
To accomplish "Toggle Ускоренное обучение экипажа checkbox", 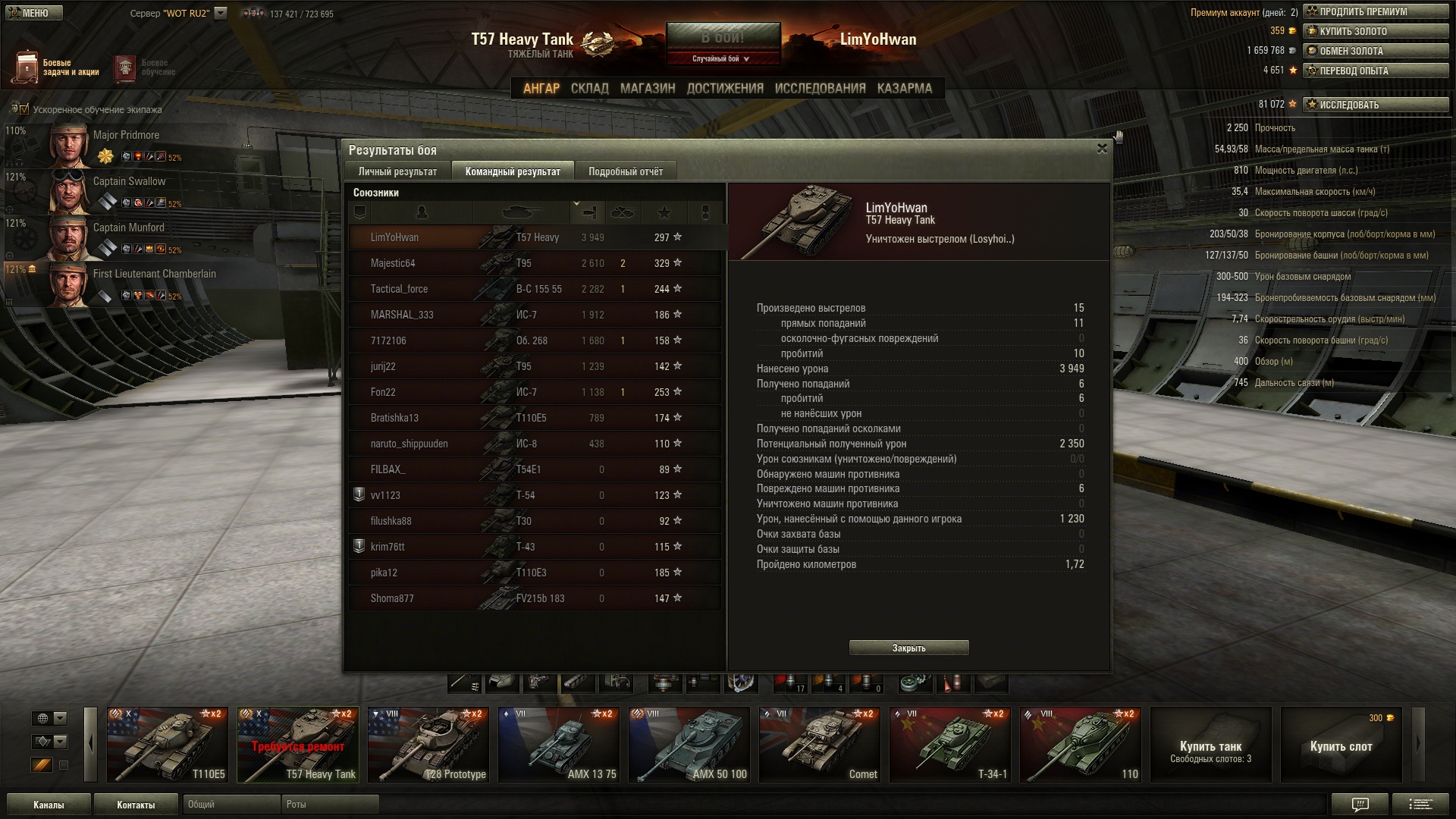I will [x=24, y=109].
